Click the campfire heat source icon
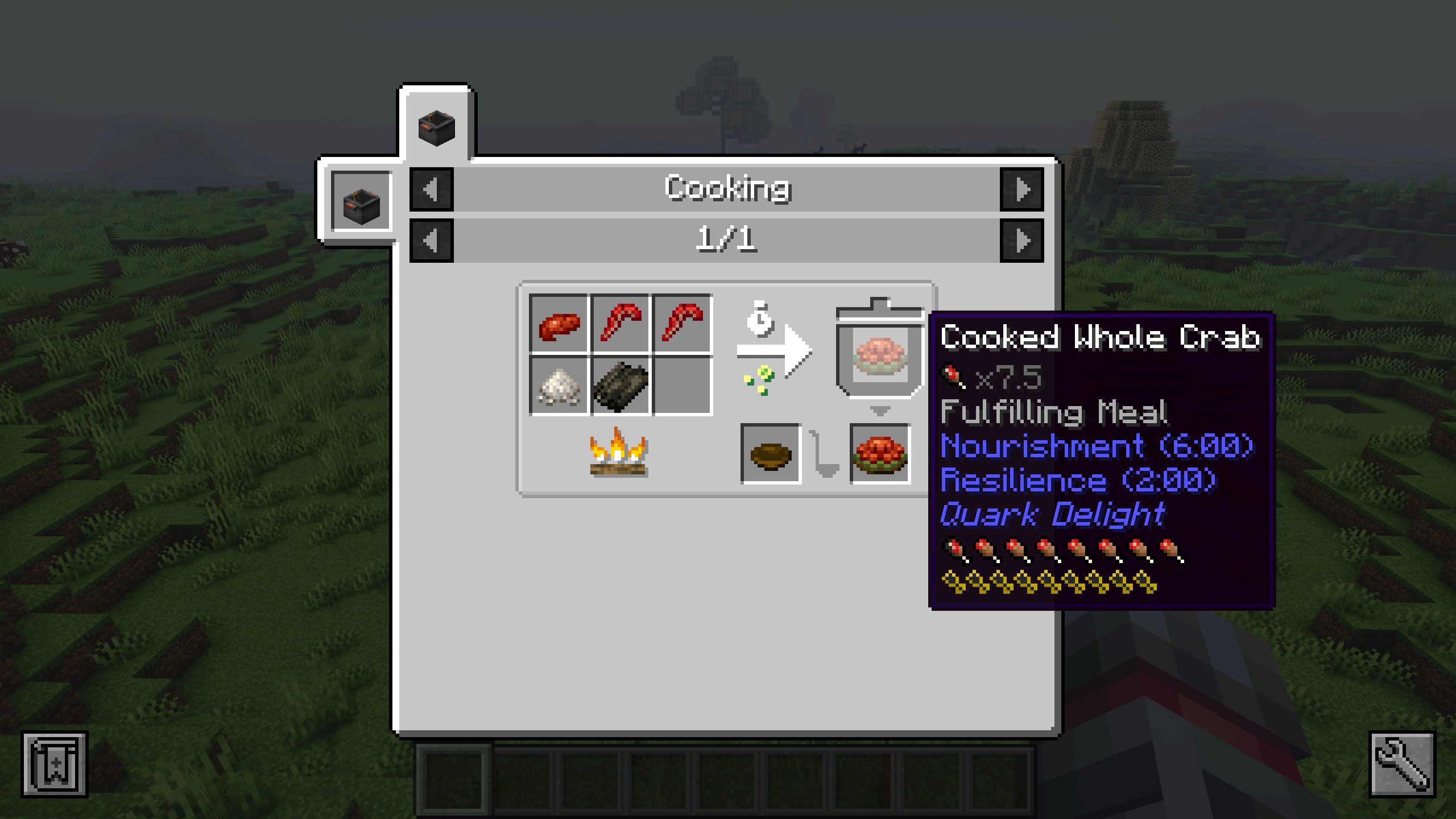 point(619,453)
